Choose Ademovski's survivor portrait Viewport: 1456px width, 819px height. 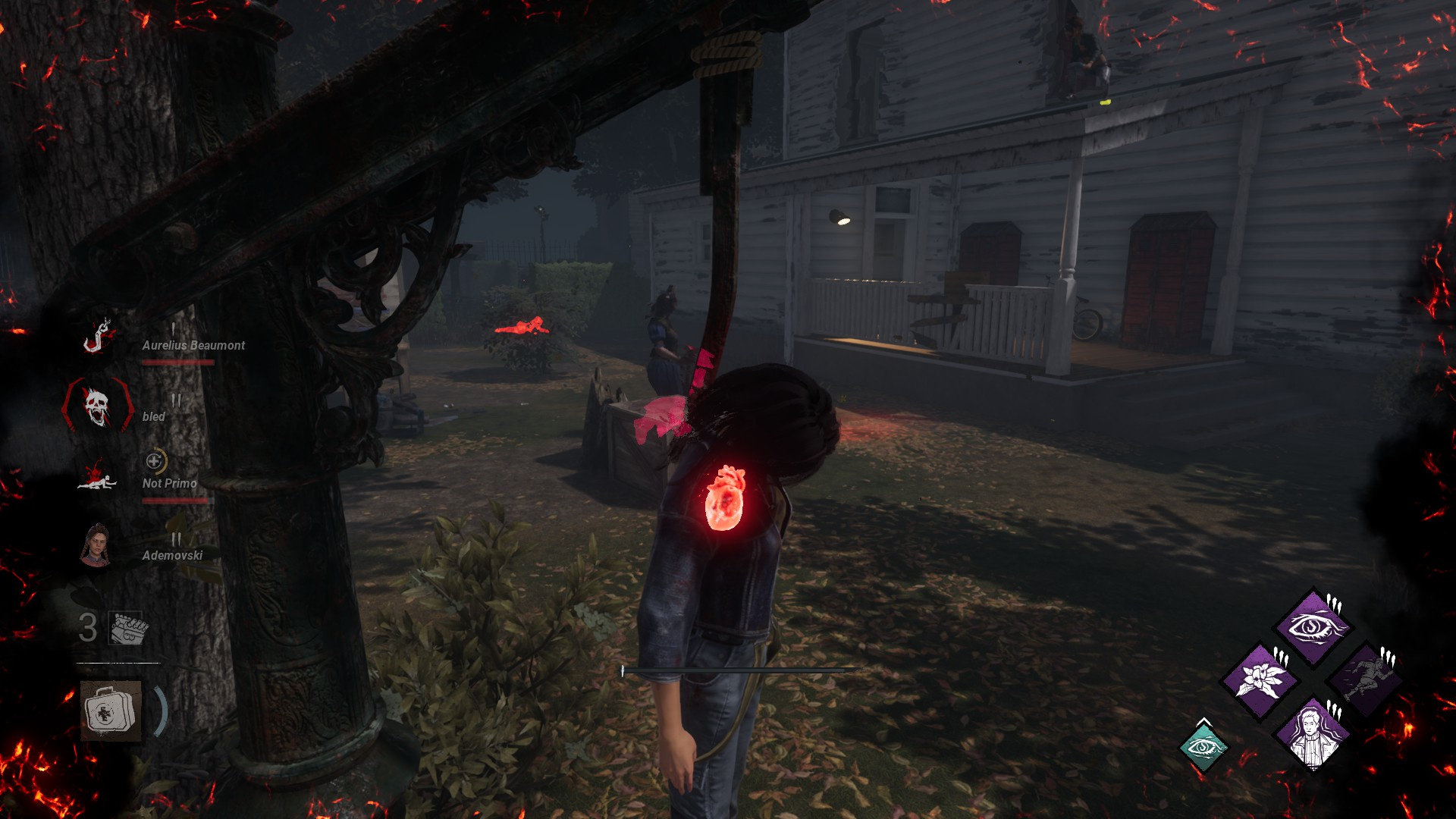[x=96, y=545]
